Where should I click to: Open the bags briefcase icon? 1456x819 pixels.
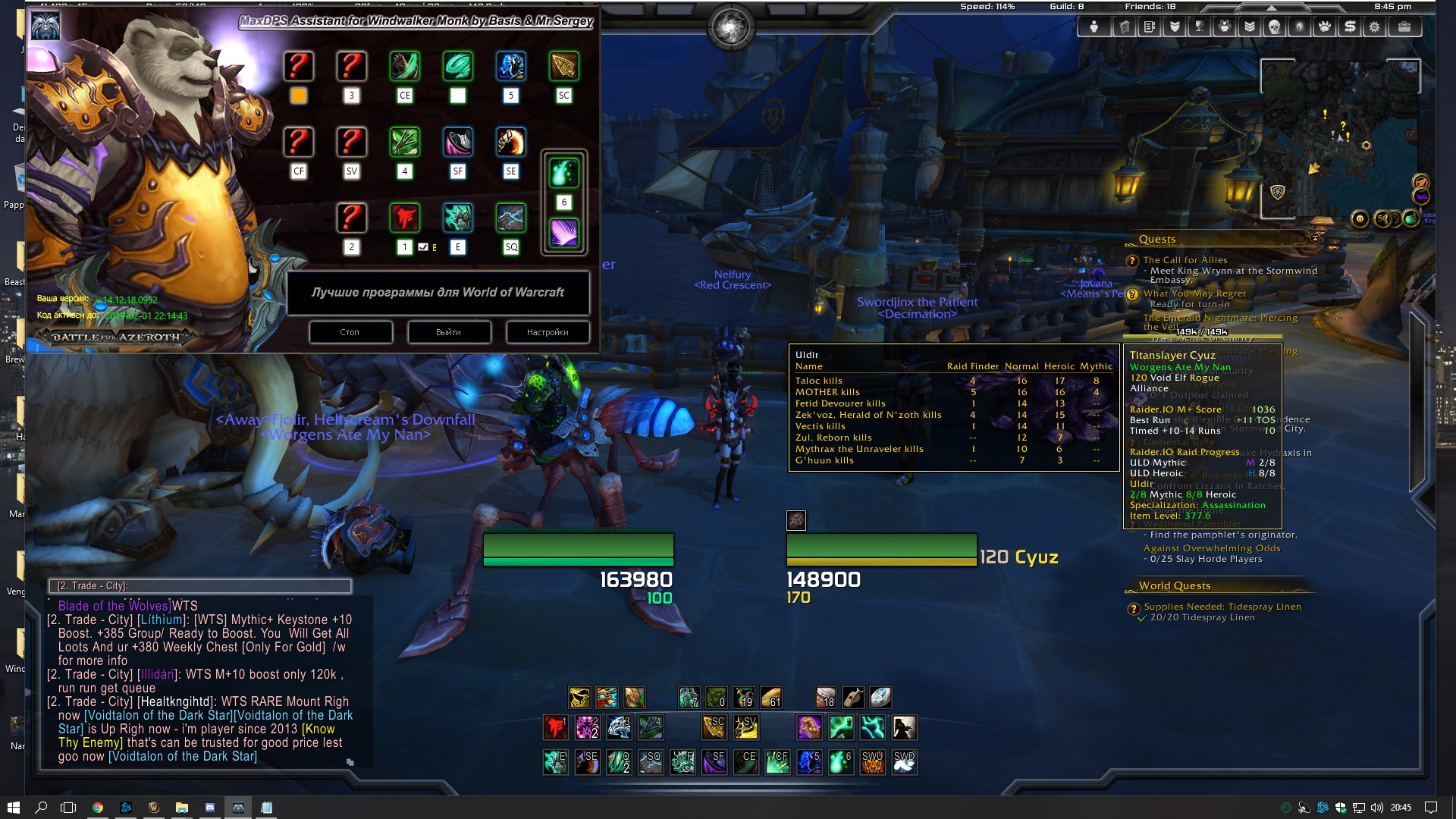(1404, 27)
